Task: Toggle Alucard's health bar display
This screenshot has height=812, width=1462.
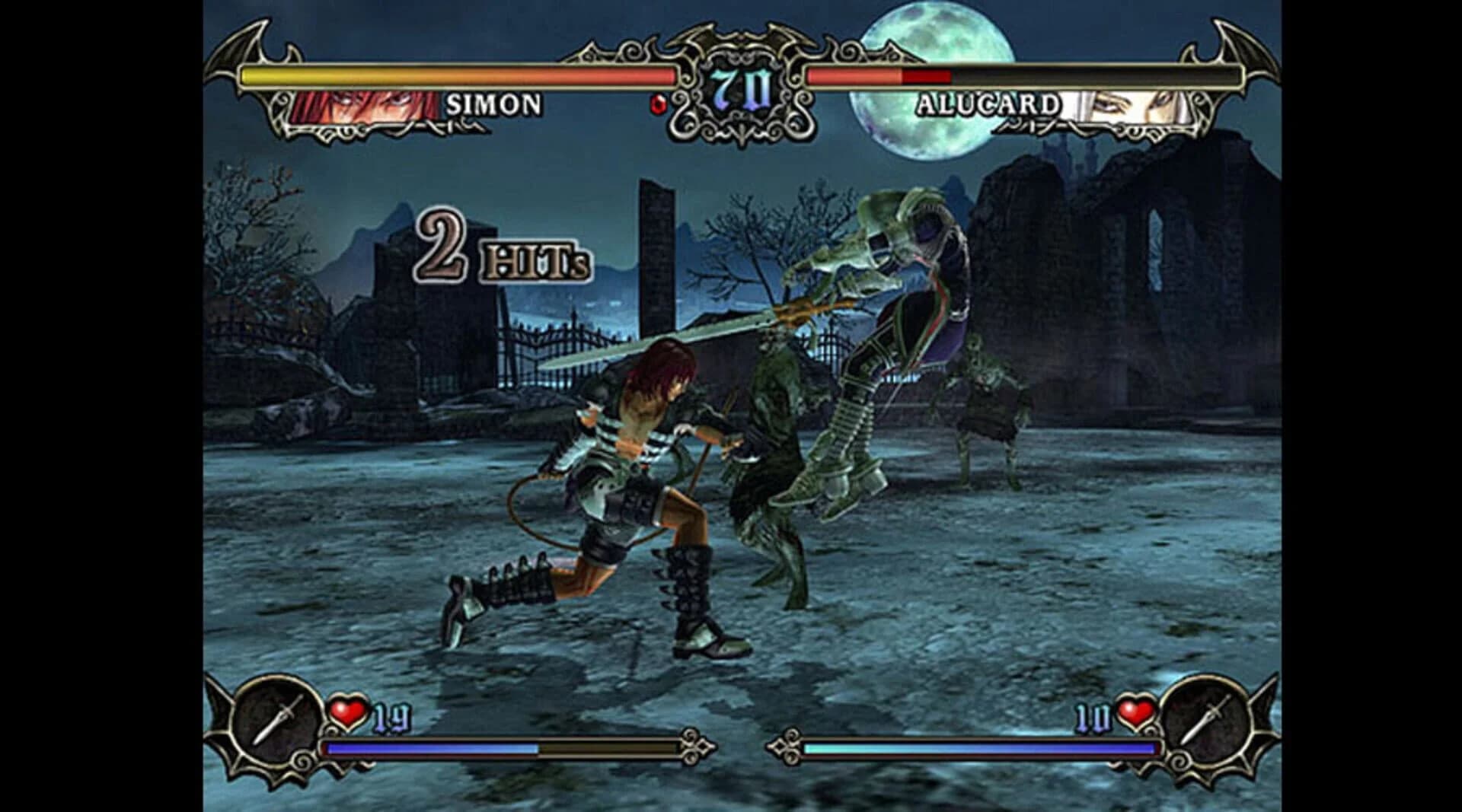Action: pyautogui.click(x=1020, y=75)
